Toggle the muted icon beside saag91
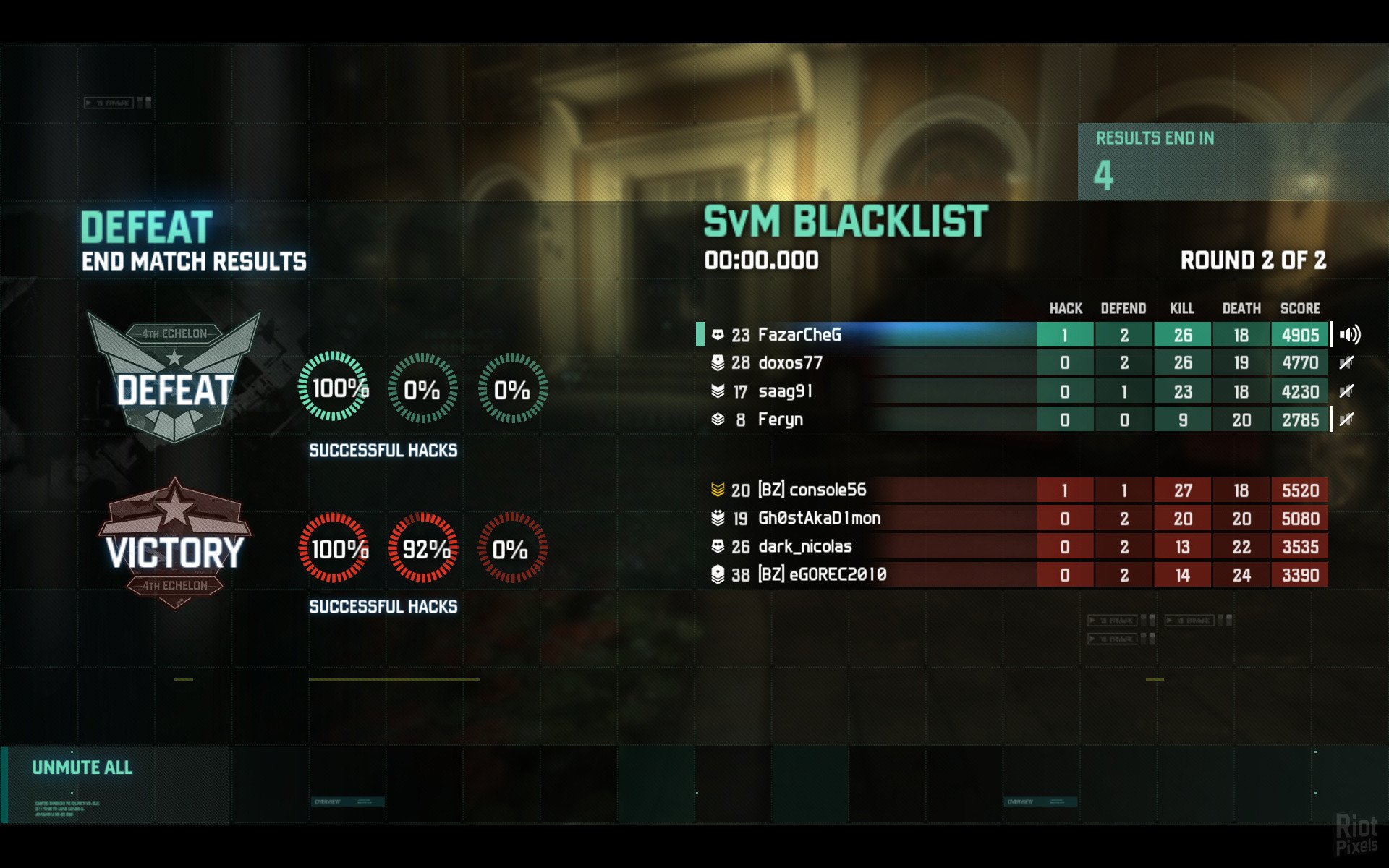This screenshot has width=1389, height=868. click(1346, 391)
